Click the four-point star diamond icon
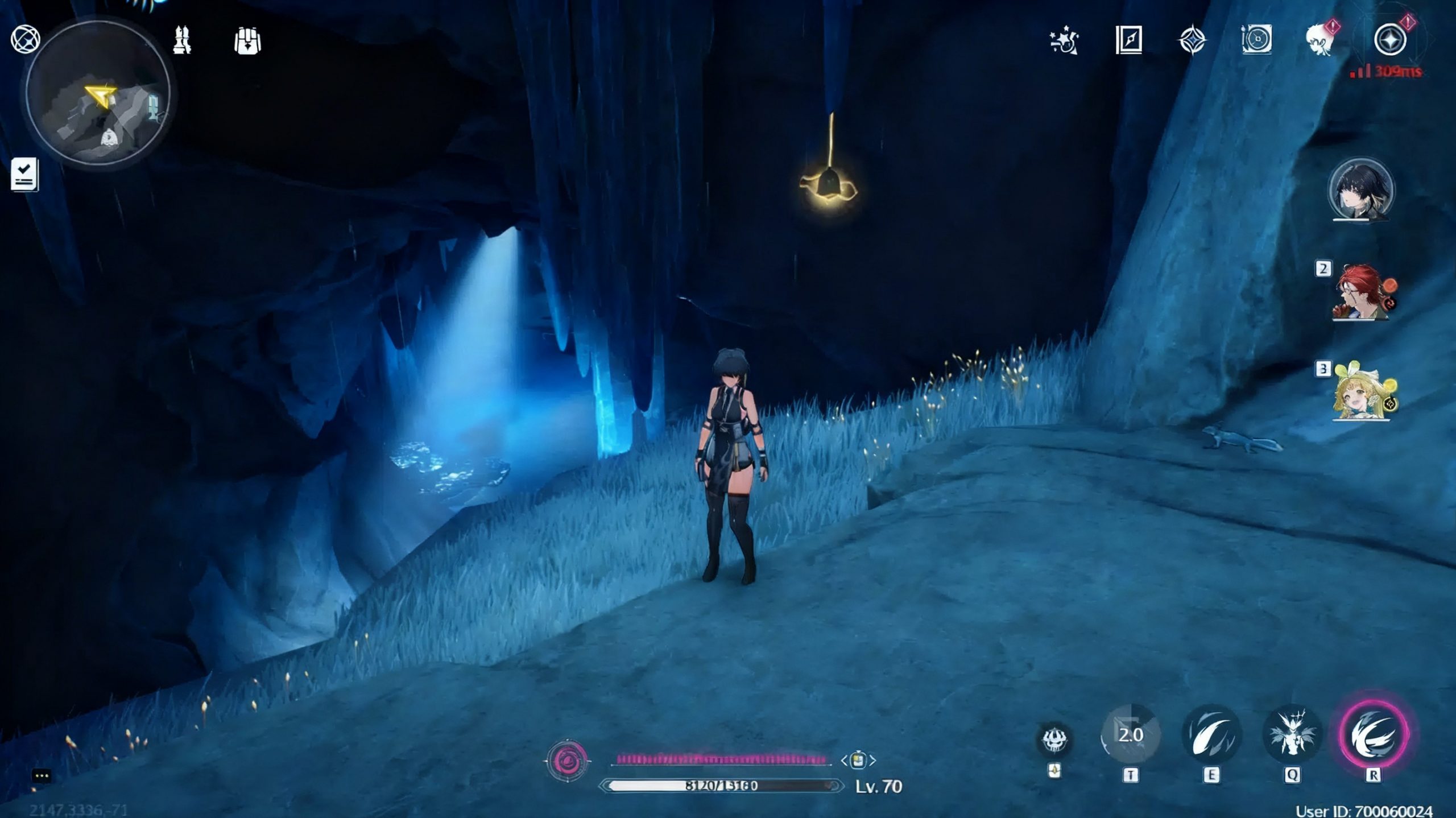The height and width of the screenshot is (818, 1456). [x=1192, y=41]
